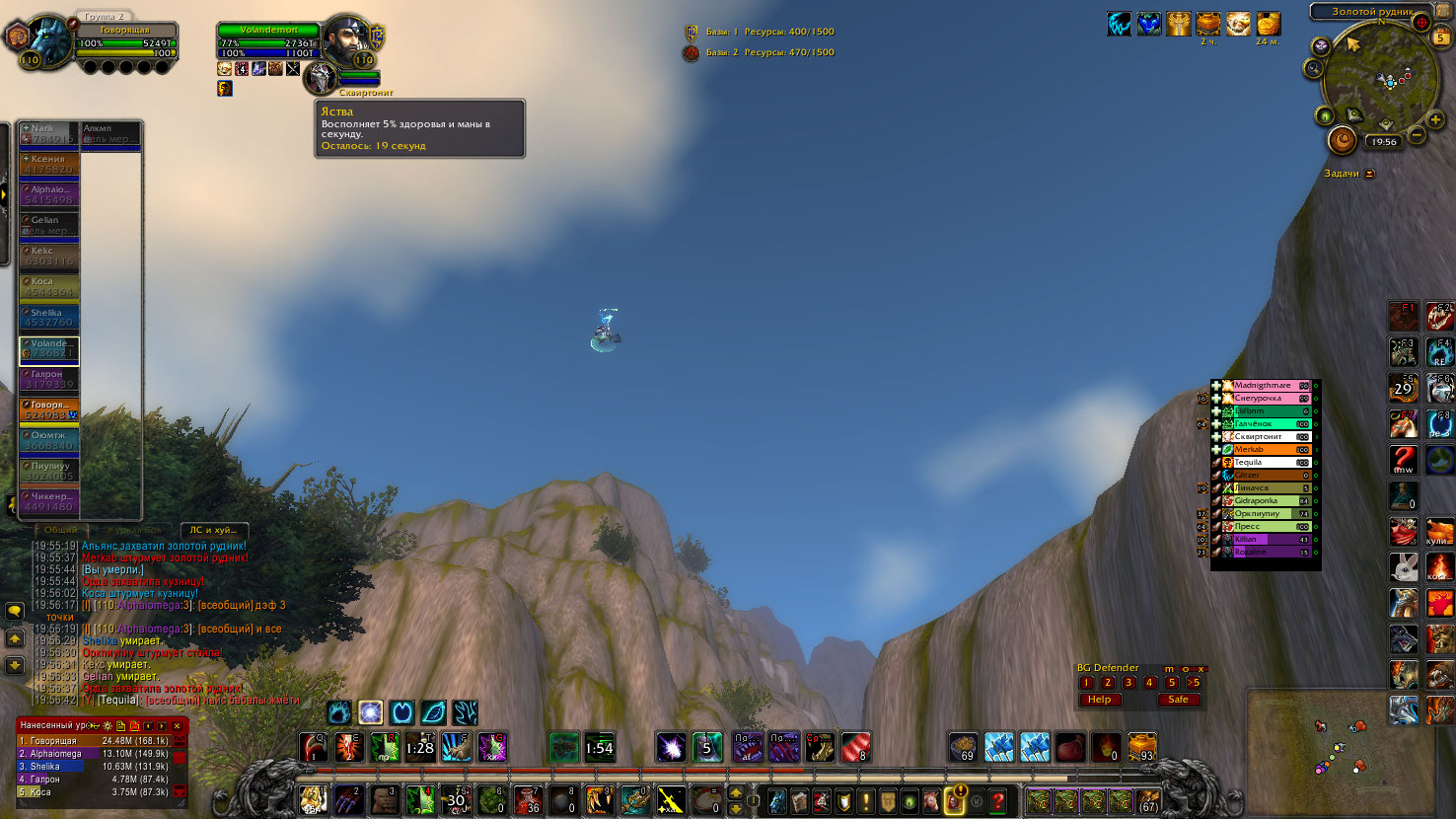Announce Safe in BG Defender

(x=1178, y=700)
